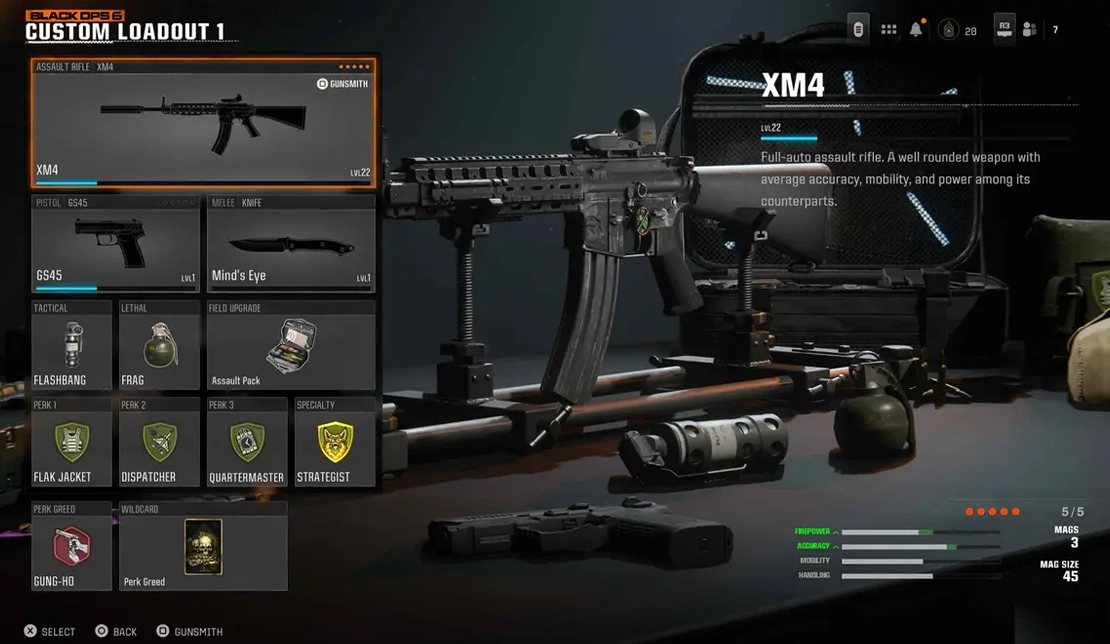Viewport: 1110px width, 644px height.
Task: Select the Flak Jacket perk slot
Action: pyautogui.click(x=71, y=442)
